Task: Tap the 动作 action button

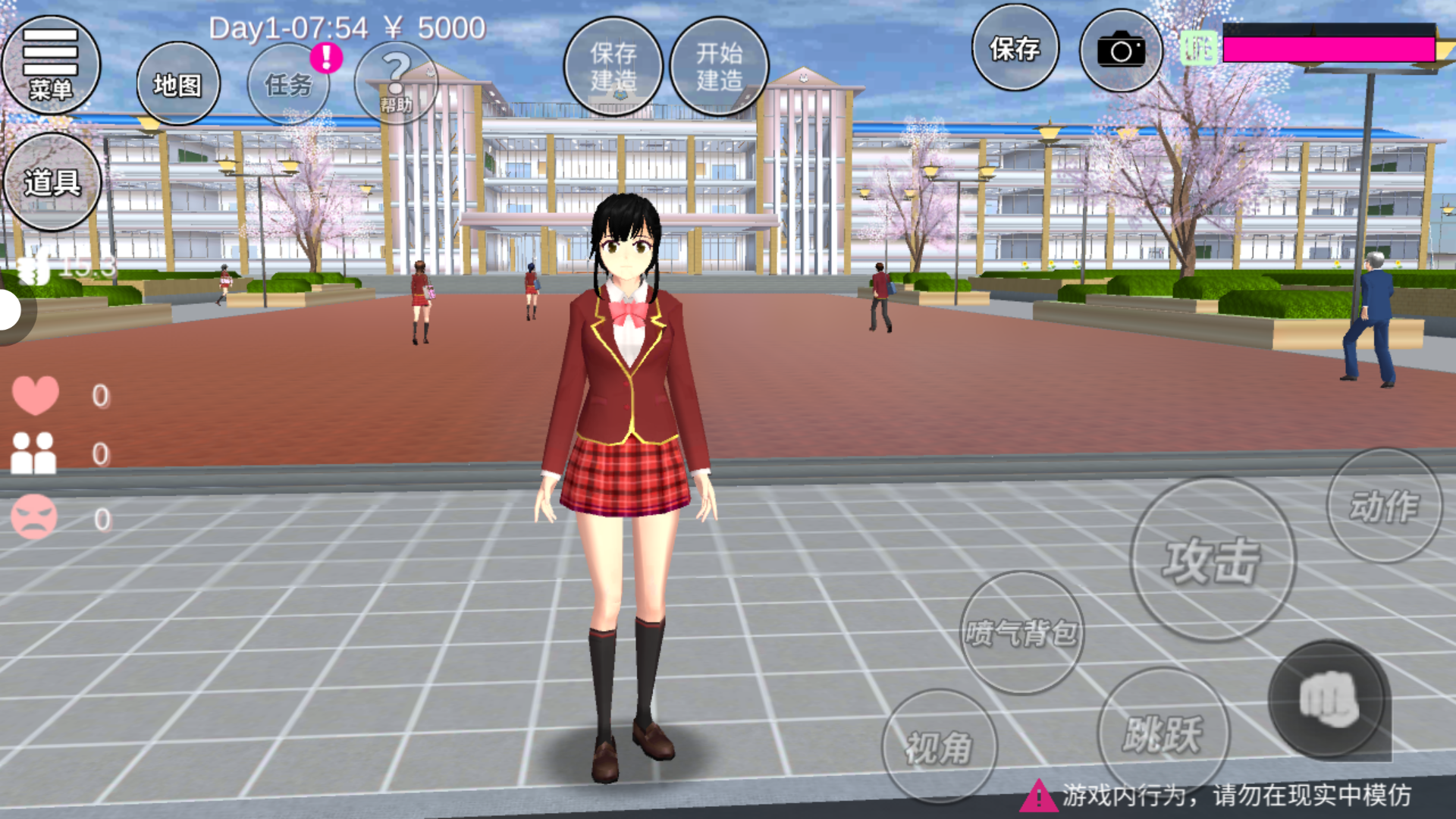Action: [1384, 506]
